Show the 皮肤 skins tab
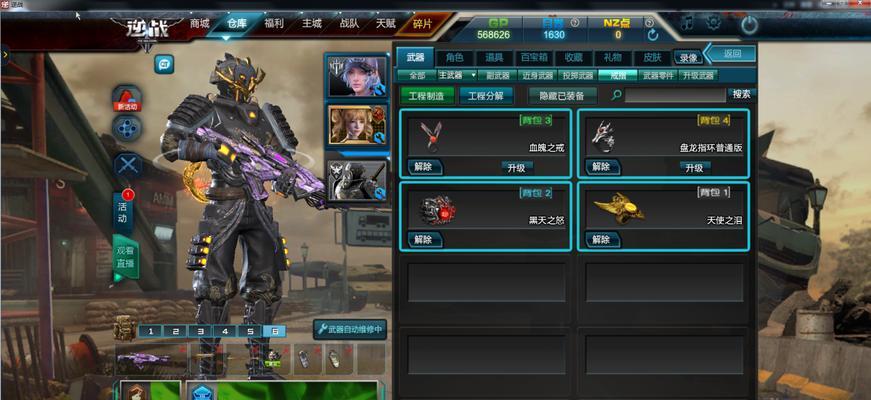This screenshot has height=400, width=871. [x=651, y=58]
